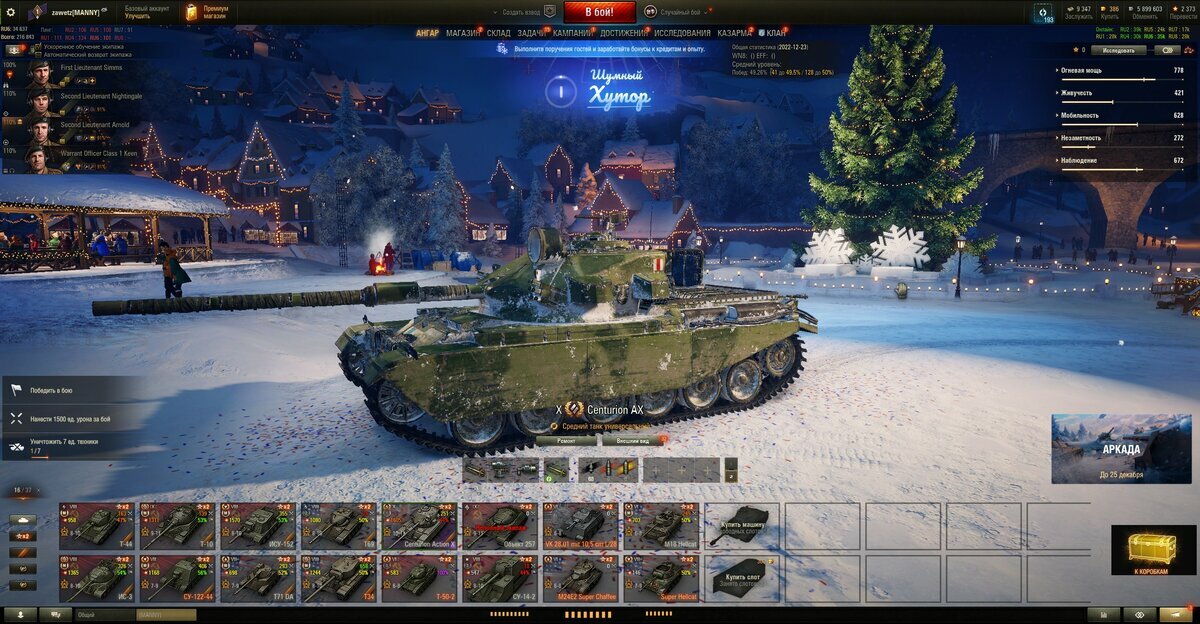Screen dimensions: 1200x624
Task: Switch to the КАЗАРМА tab
Action: coord(735,33)
